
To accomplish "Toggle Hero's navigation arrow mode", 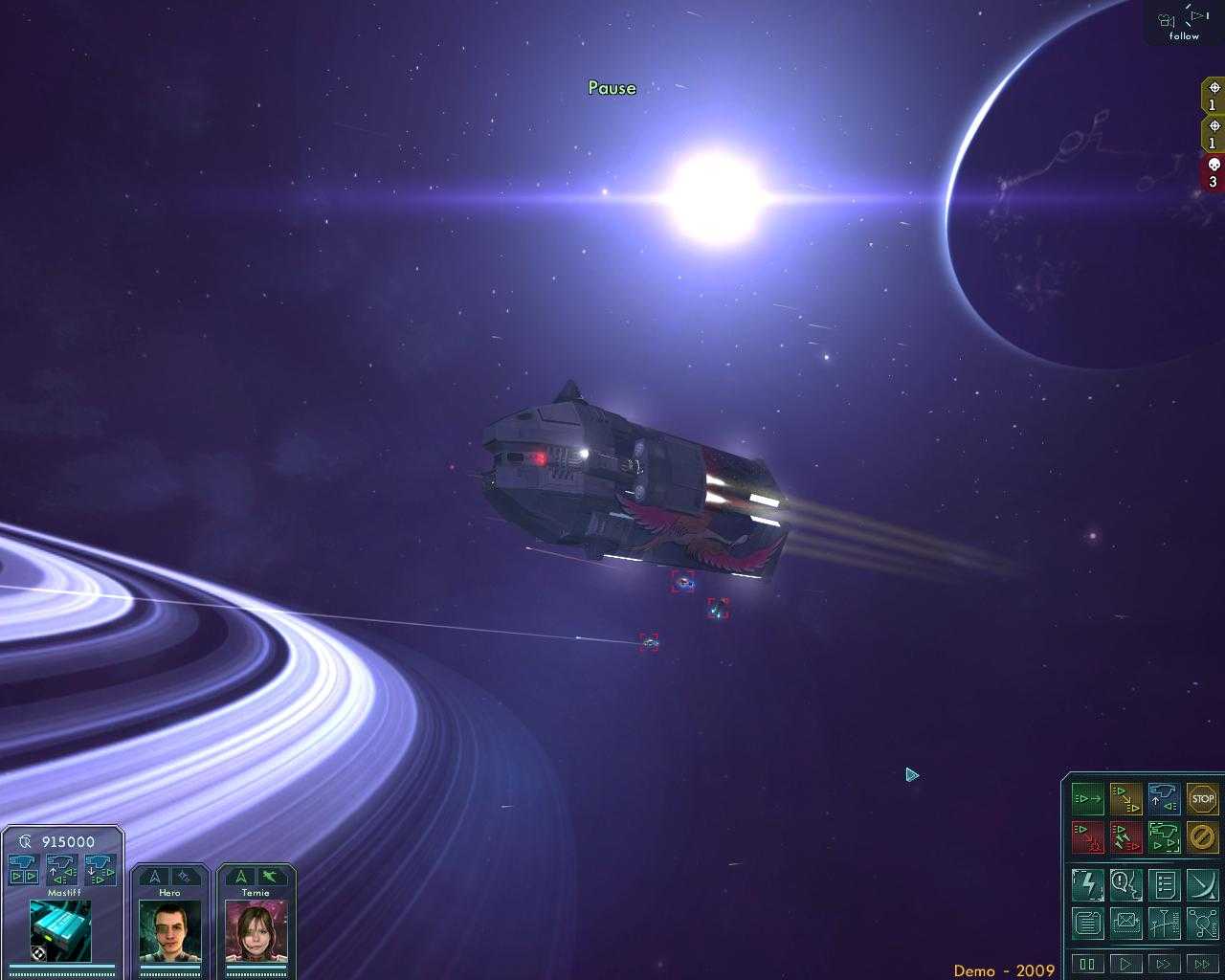I will click(156, 878).
